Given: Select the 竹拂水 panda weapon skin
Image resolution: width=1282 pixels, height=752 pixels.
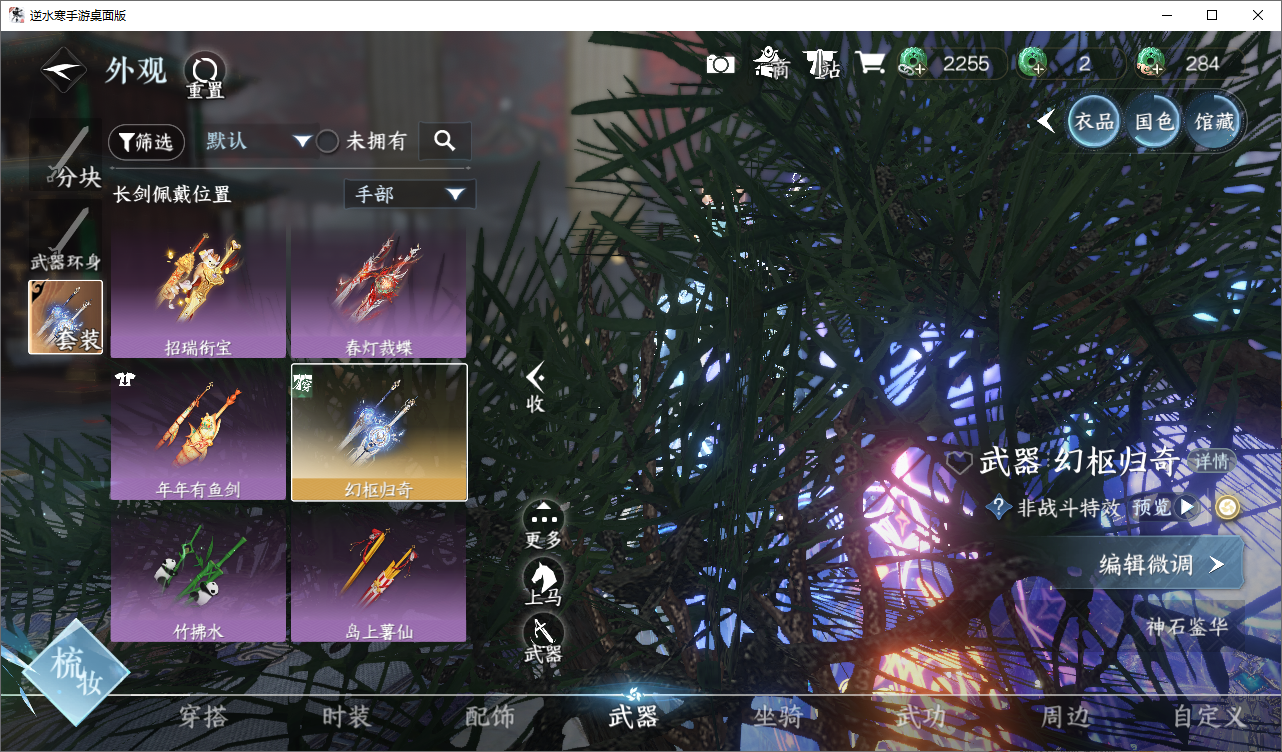Looking at the screenshot, I should coord(198,574).
